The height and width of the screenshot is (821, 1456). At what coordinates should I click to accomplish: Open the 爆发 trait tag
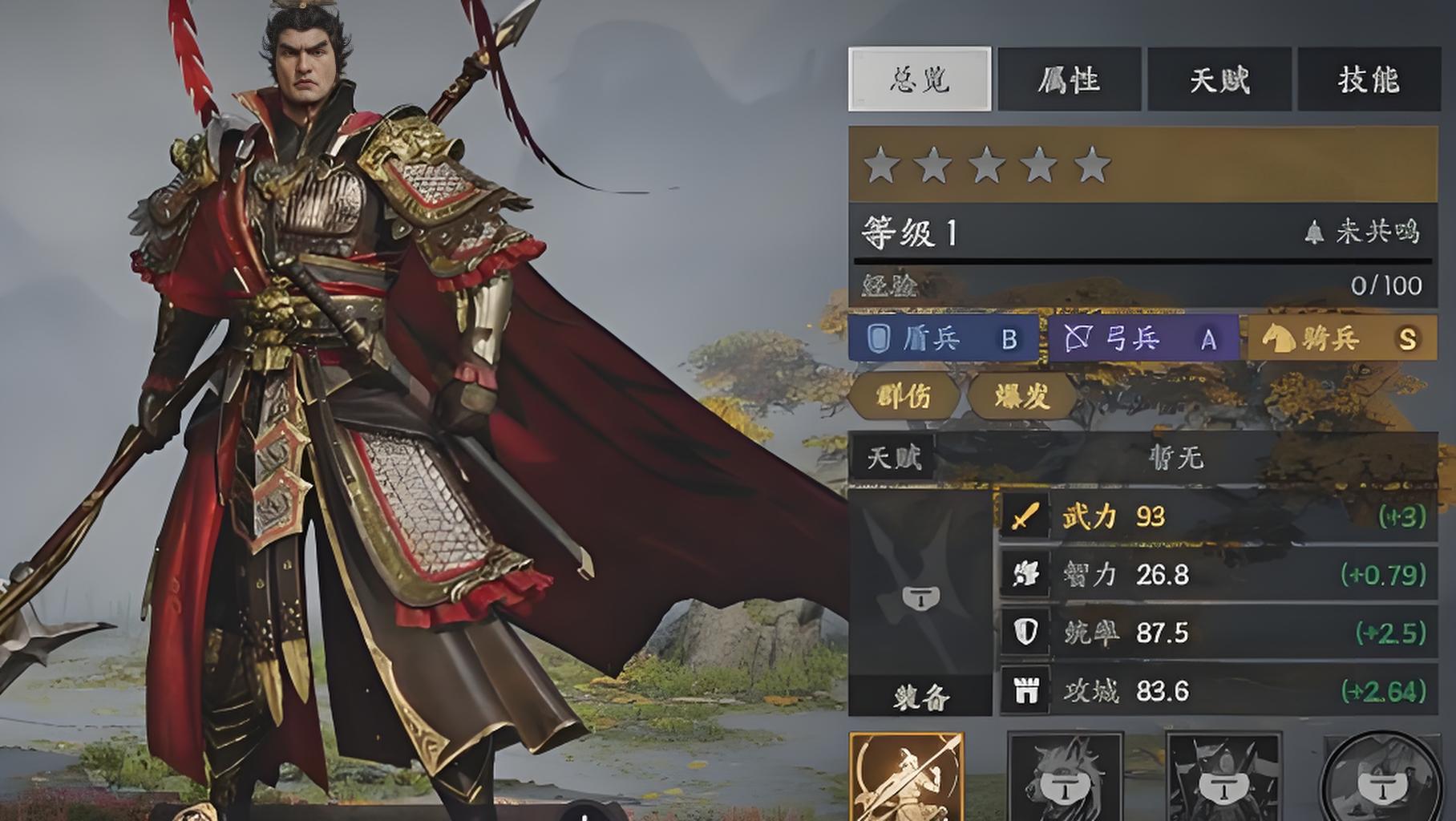coord(1022,396)
